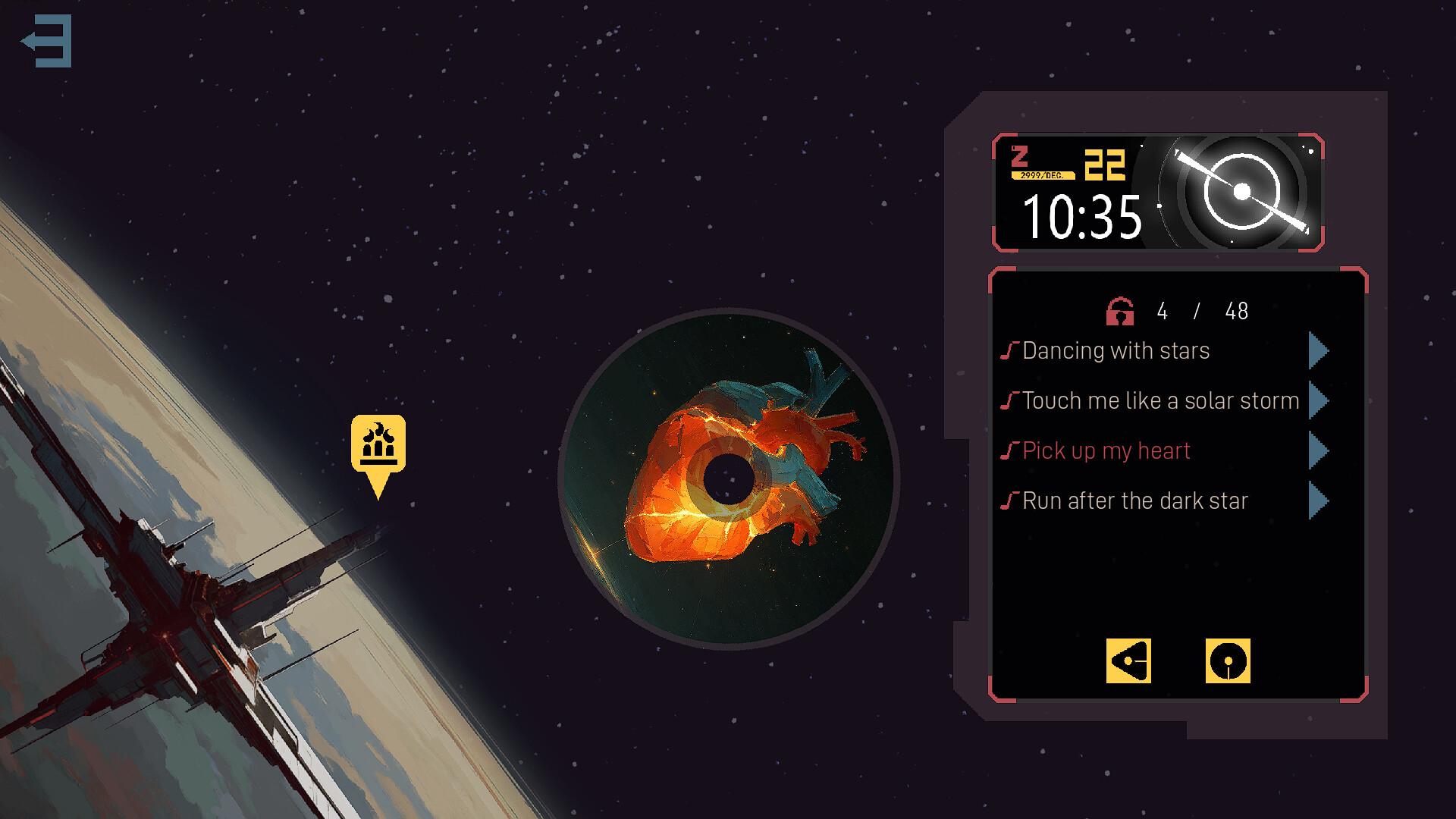The height and width of the screenshot is (819, 1456).
Task: Play the Pick up my heart track
Action: coord(1318,450)
